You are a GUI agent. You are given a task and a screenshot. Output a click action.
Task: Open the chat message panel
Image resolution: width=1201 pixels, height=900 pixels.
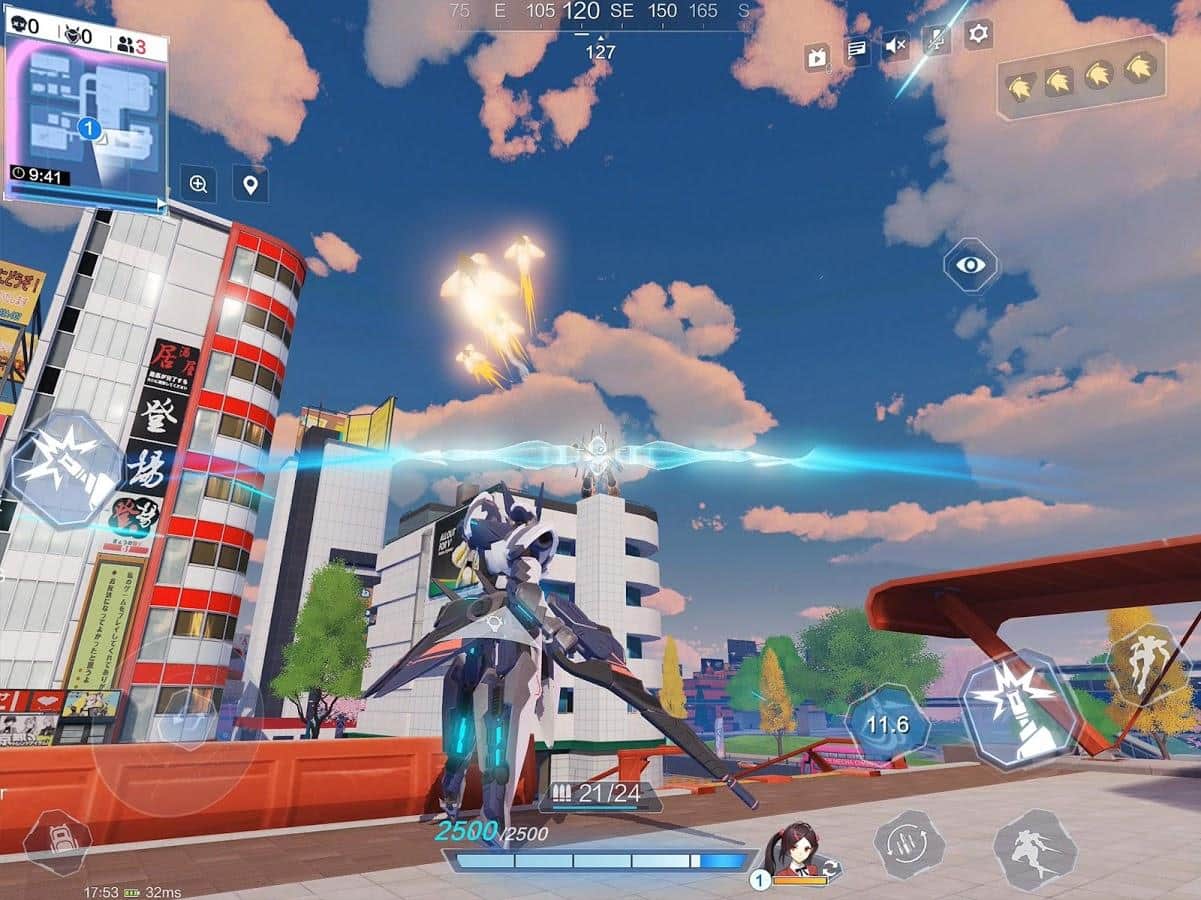tap(856, 49)
